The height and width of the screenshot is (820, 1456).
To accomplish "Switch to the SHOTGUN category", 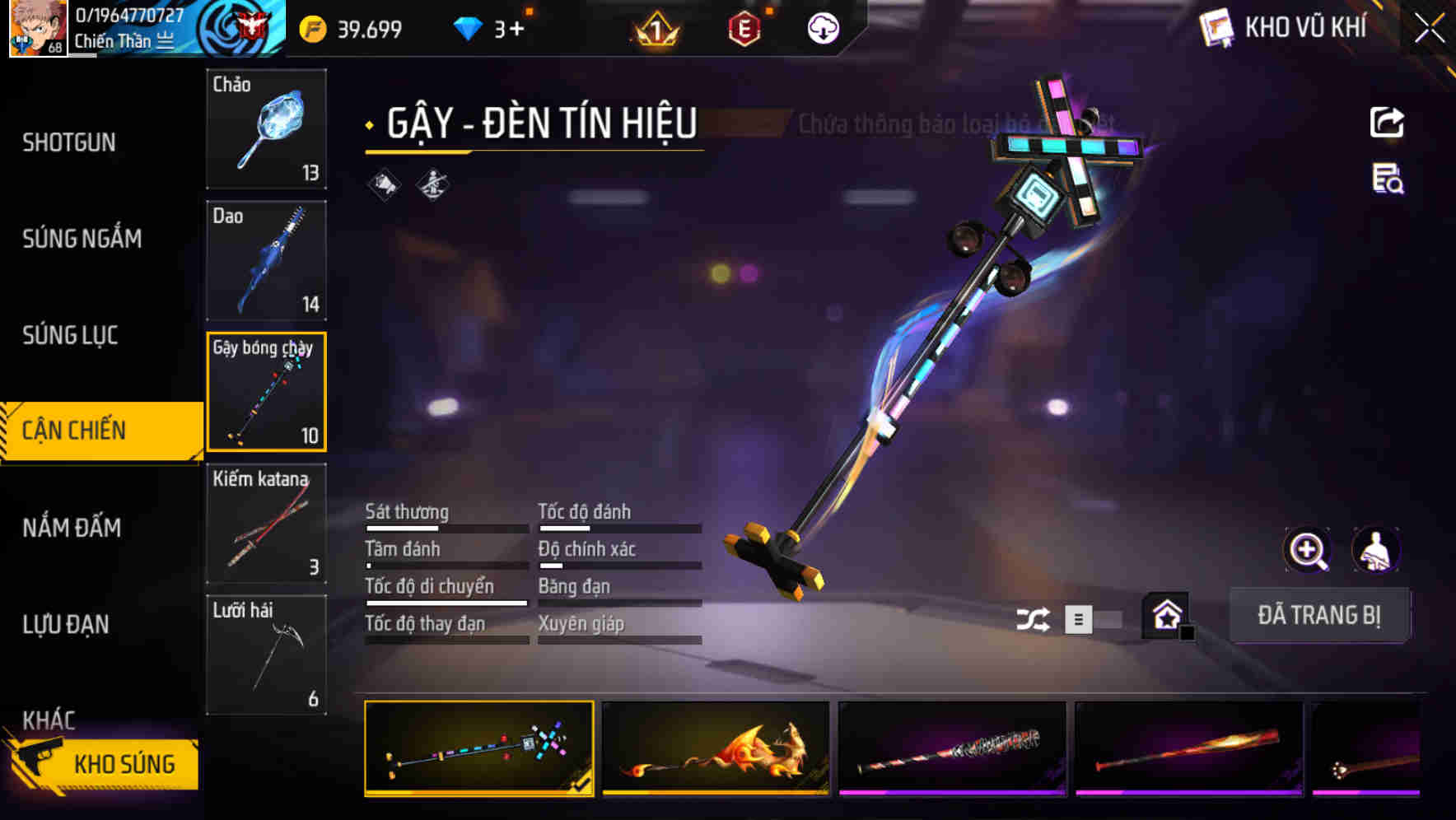I will pos(69,142).
